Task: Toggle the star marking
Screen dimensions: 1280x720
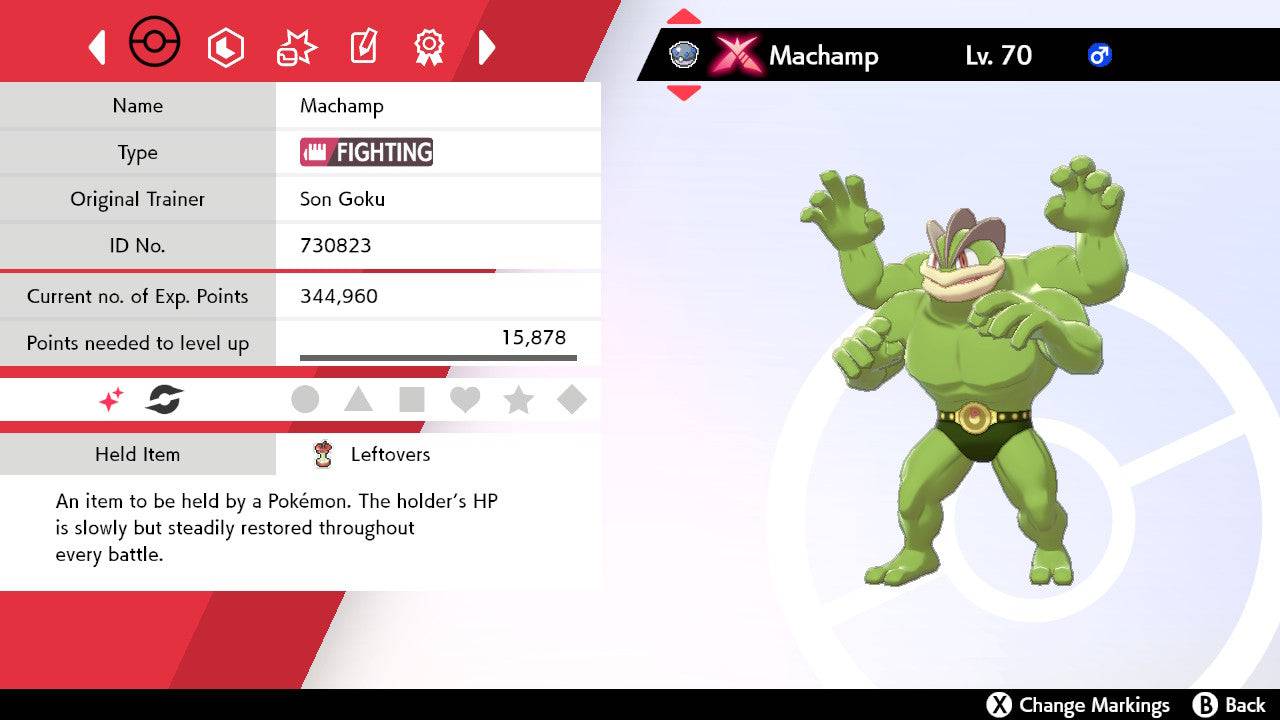Action: [x=518, y=400]
